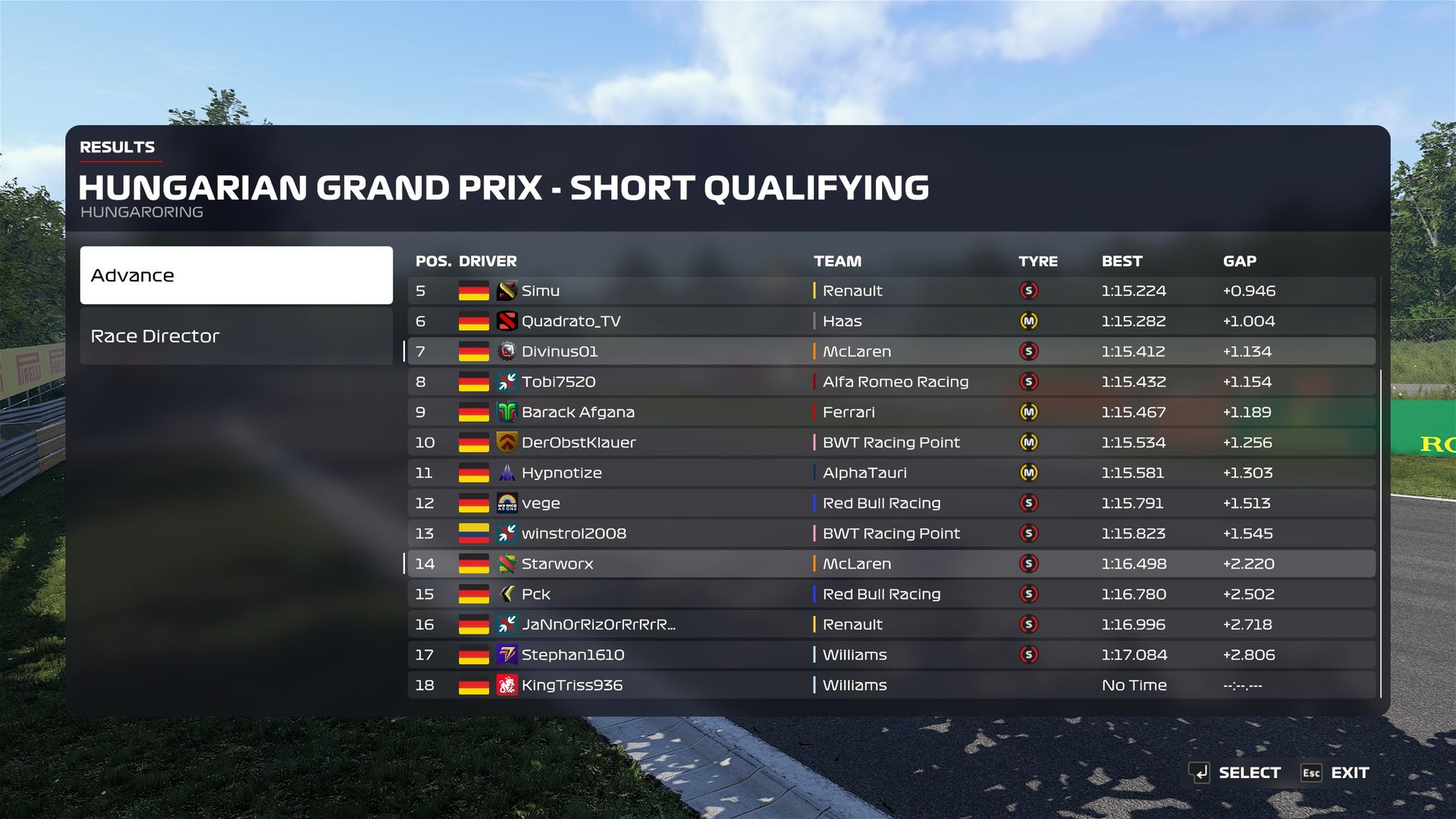Select the Advance menu option

(236, 275)
